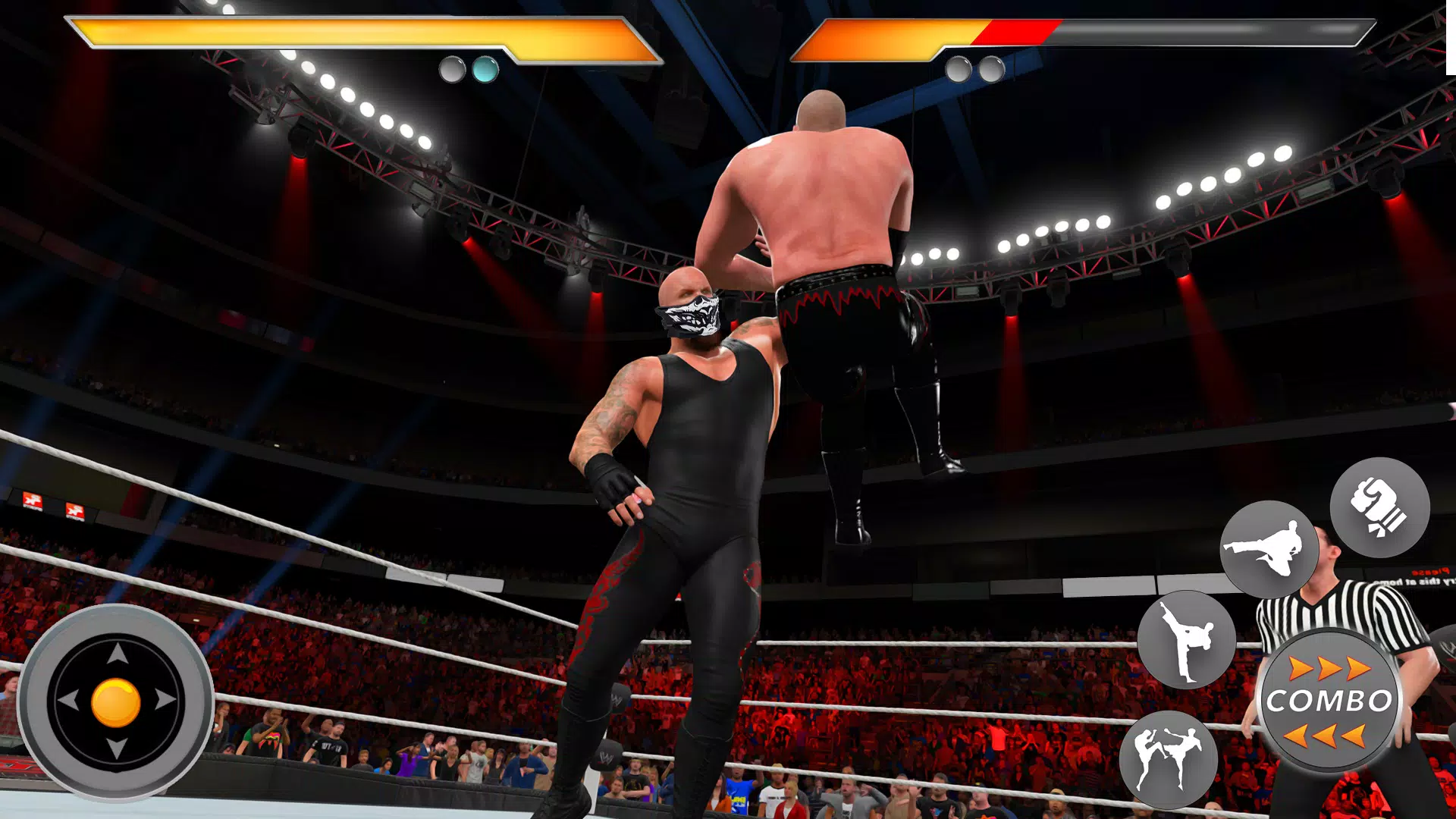Move right with the joystick arrow
Viewport: 1456px width, 819px height.
click(x=165, y=701)
